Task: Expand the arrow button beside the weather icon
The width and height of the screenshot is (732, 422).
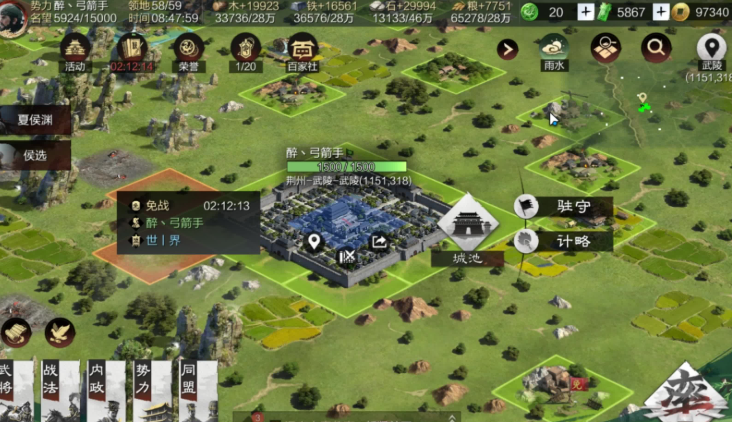Action: click(x=508, y=49)
